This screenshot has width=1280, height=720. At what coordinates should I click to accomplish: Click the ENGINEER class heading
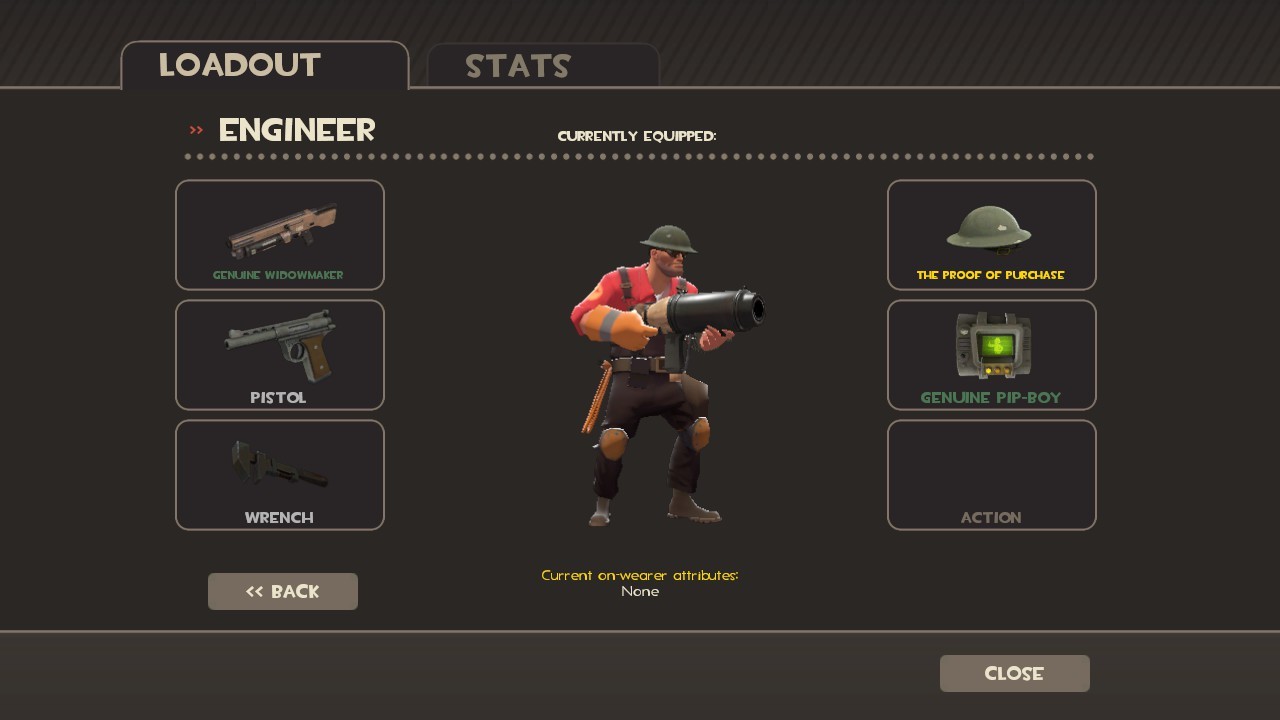(x=296, y=130)
